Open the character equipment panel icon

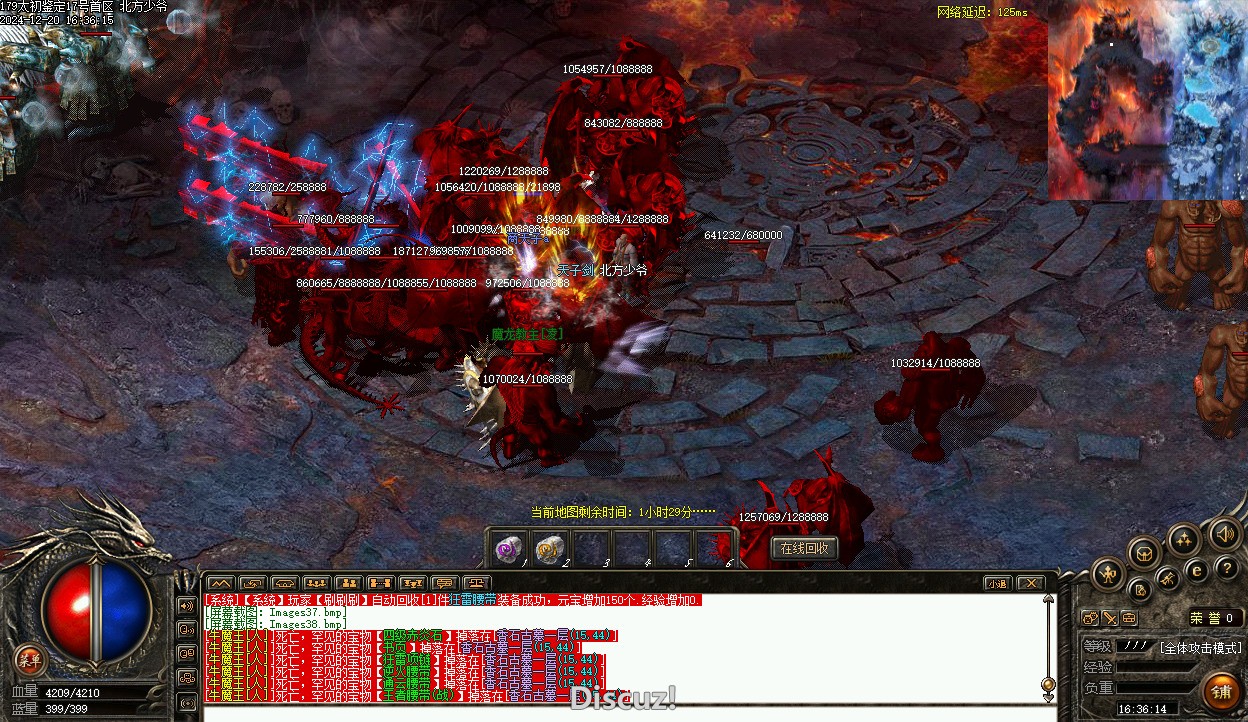[1108, 574]
